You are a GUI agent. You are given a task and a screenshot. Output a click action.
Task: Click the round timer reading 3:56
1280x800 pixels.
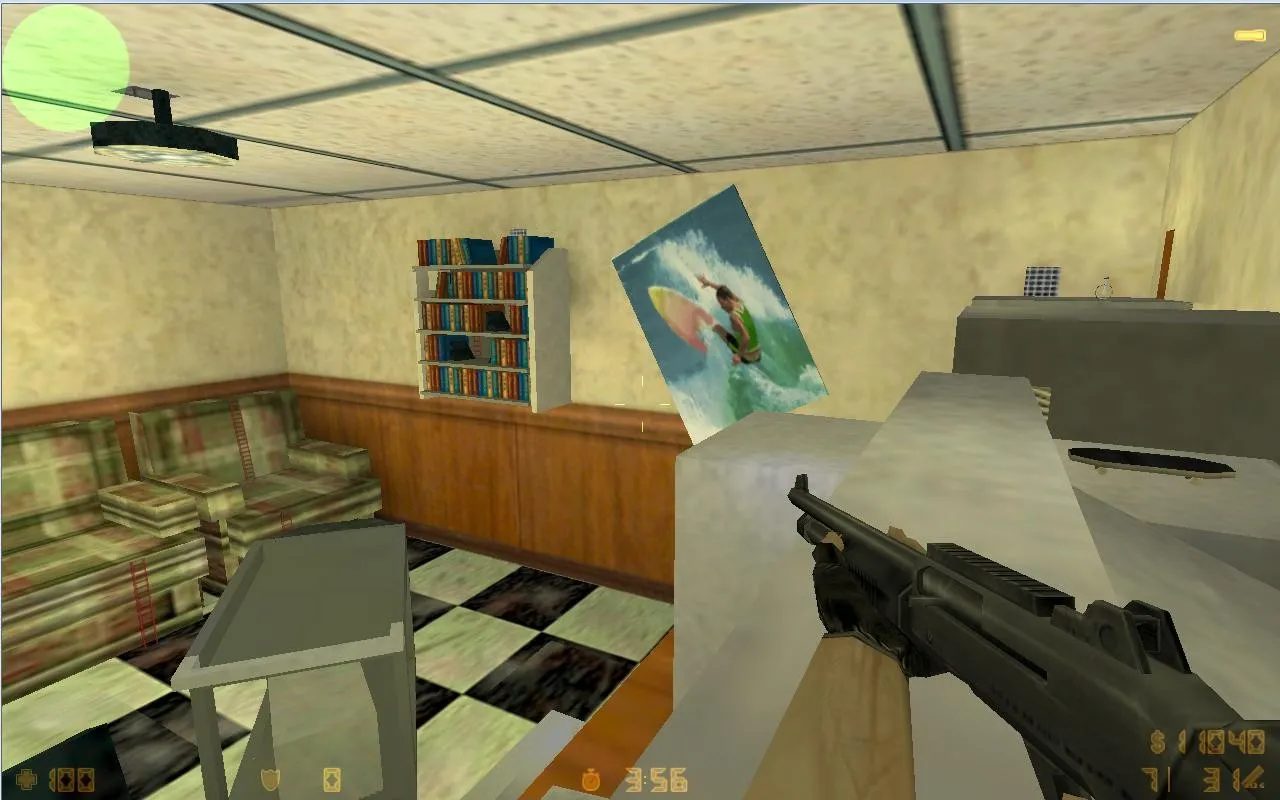(655, 779)
